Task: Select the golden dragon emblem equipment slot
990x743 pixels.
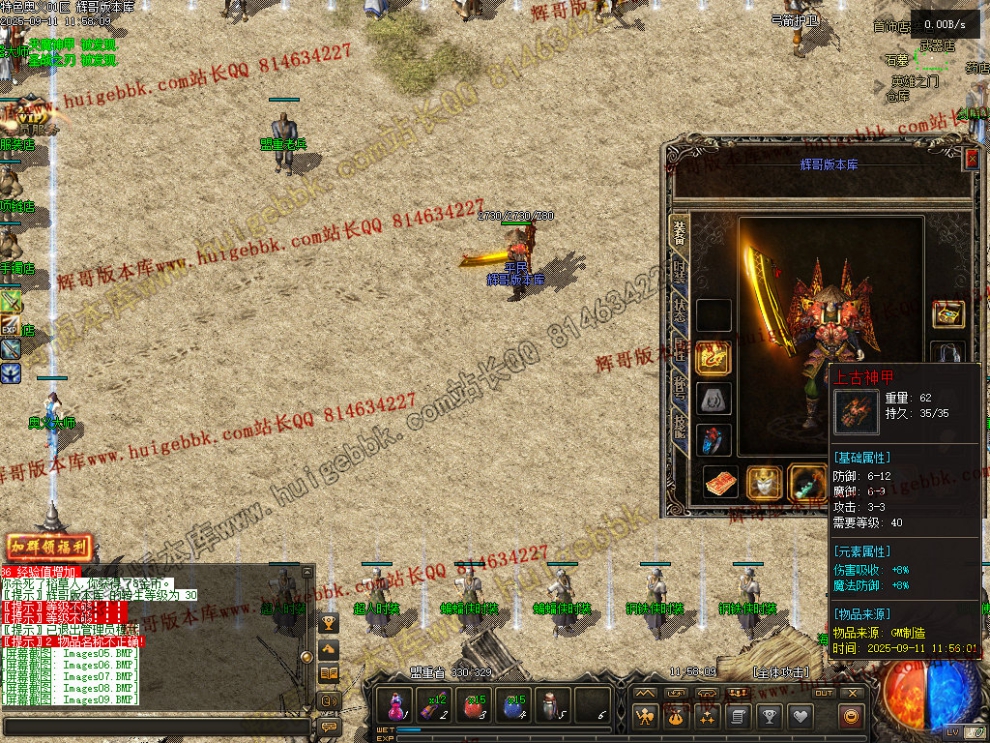Action: [713, 357]
